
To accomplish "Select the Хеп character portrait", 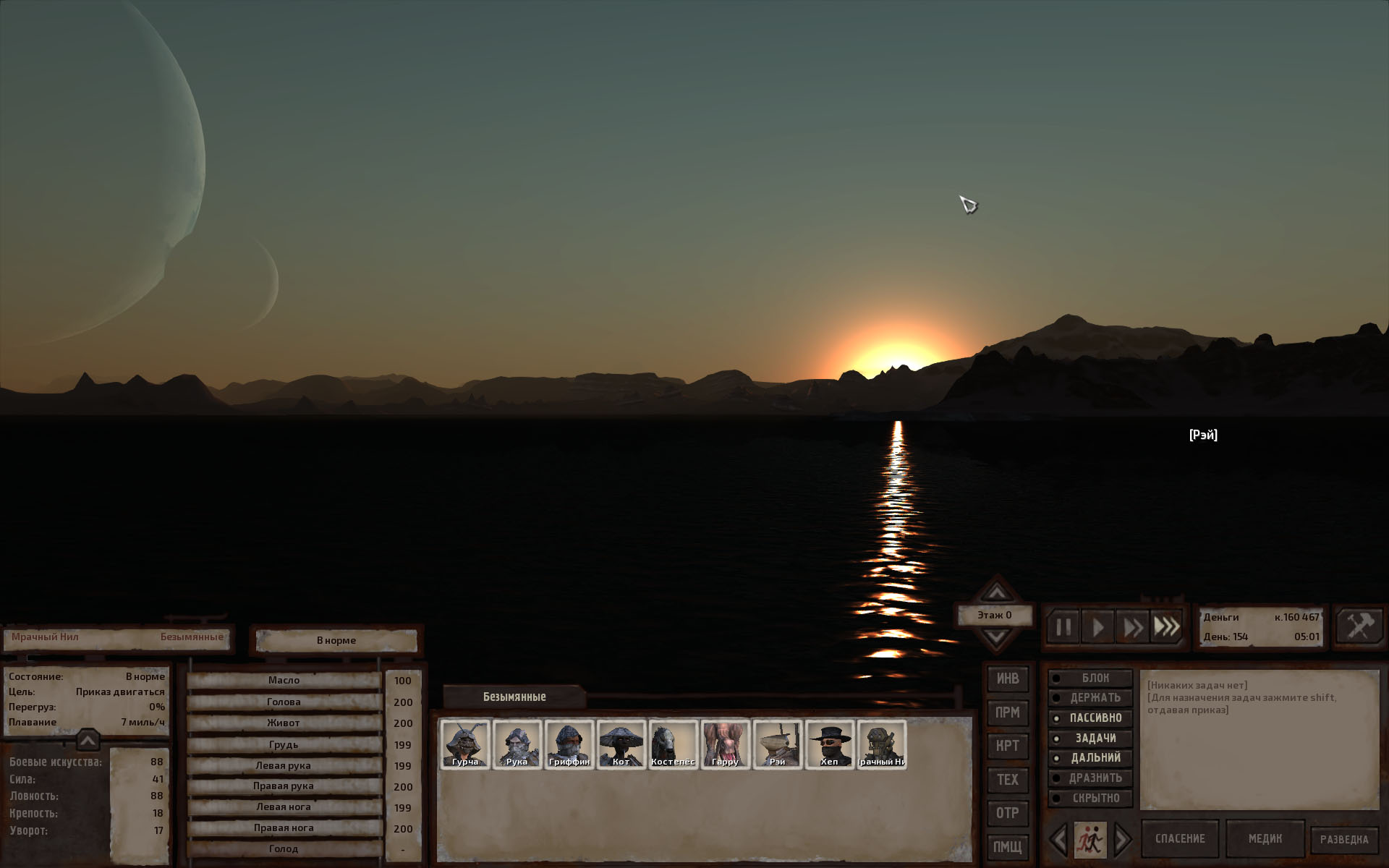I will tap(829, 744).
